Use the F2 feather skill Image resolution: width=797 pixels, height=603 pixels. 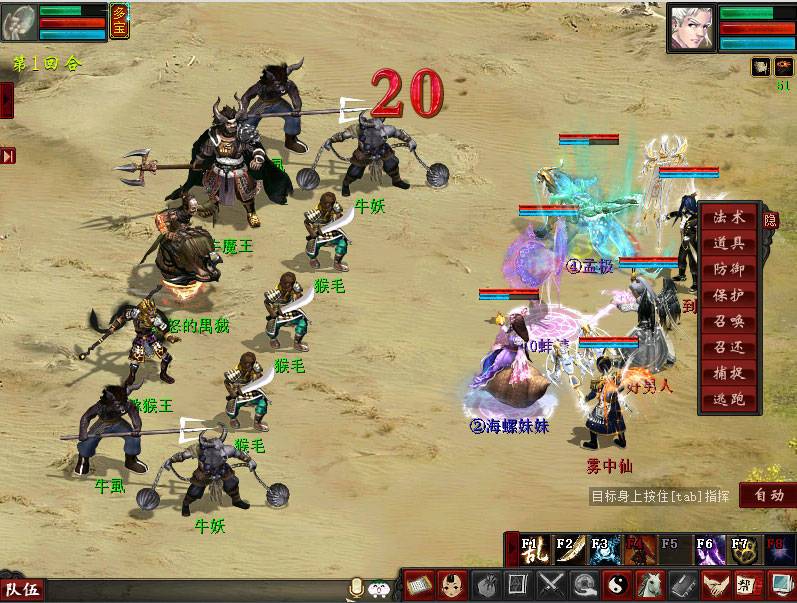[x=568, y=551]
